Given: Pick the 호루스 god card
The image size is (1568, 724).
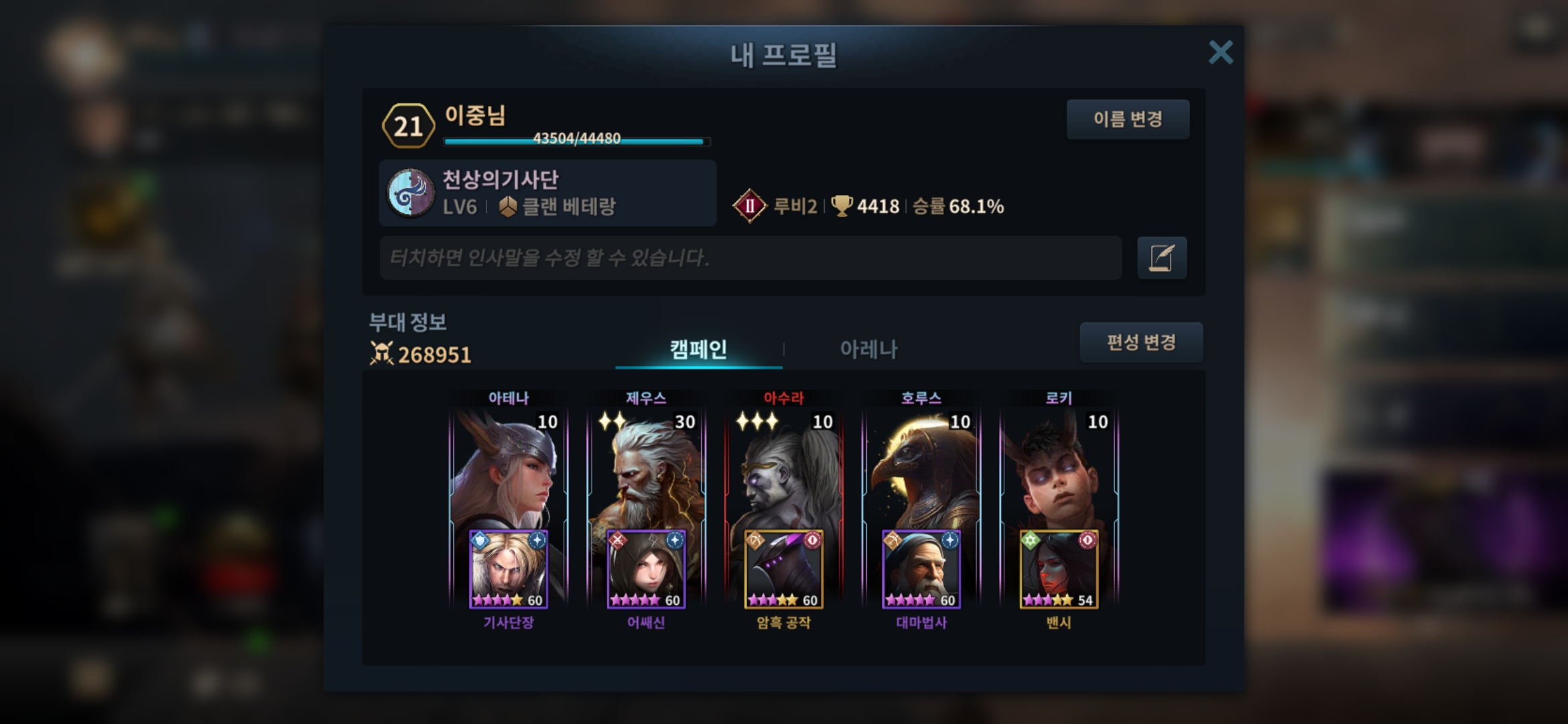Looking at the screenshot, I should click(x=921, y=469).
